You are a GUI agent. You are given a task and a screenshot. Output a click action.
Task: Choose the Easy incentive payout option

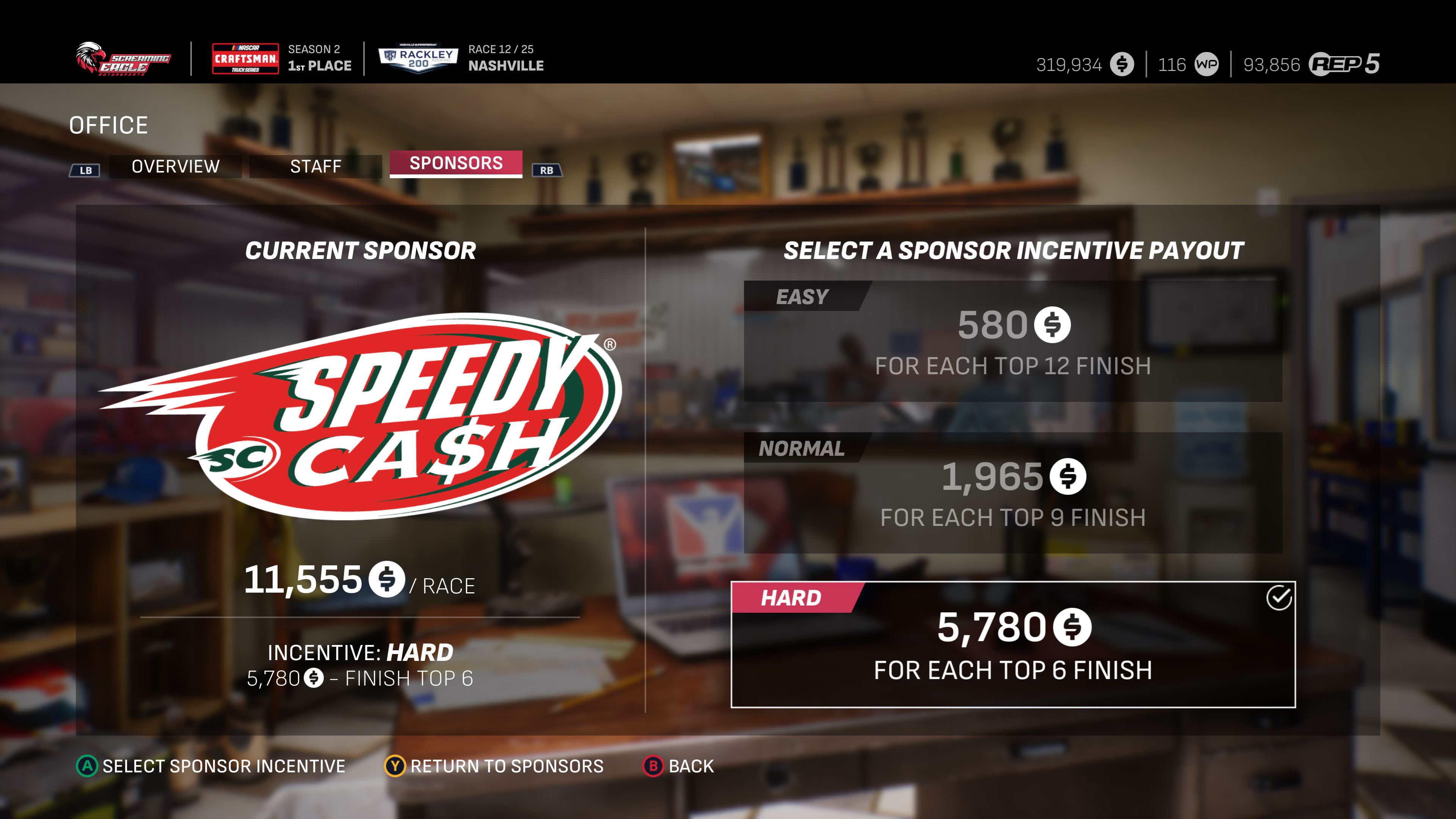pos(1012,341)
